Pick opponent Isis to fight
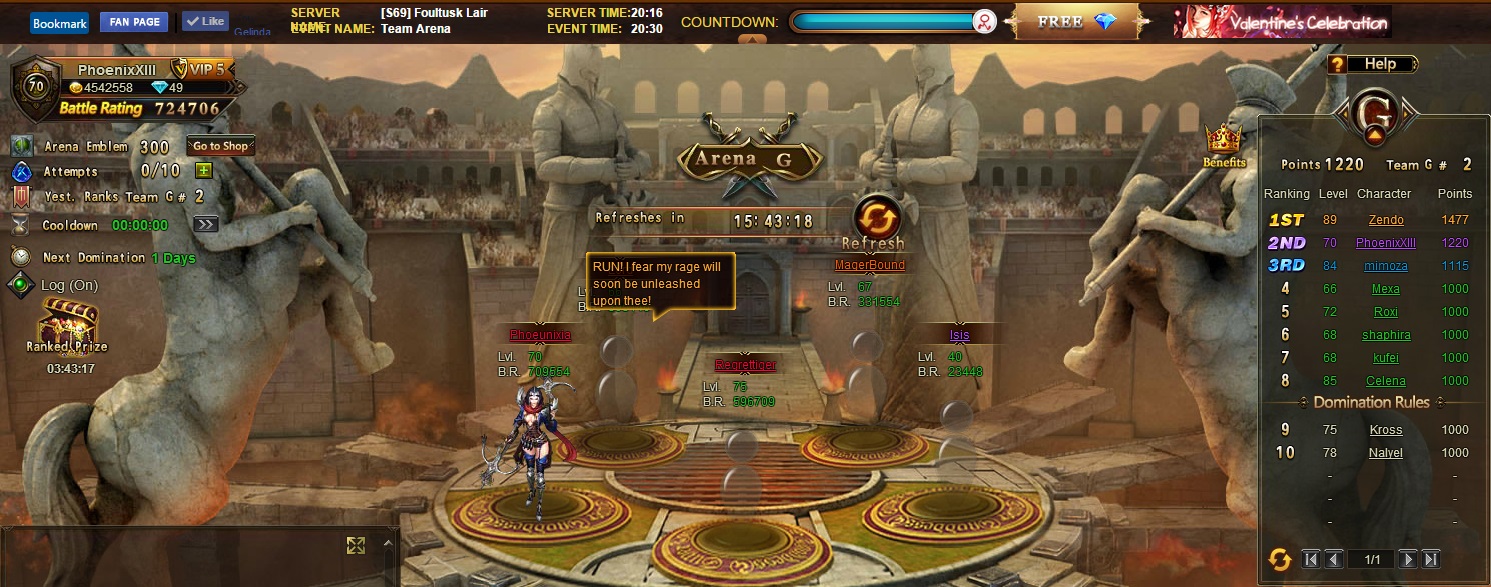Viewport: 1491px width, 587px height. pyautogui.click(x=960, y=335)
